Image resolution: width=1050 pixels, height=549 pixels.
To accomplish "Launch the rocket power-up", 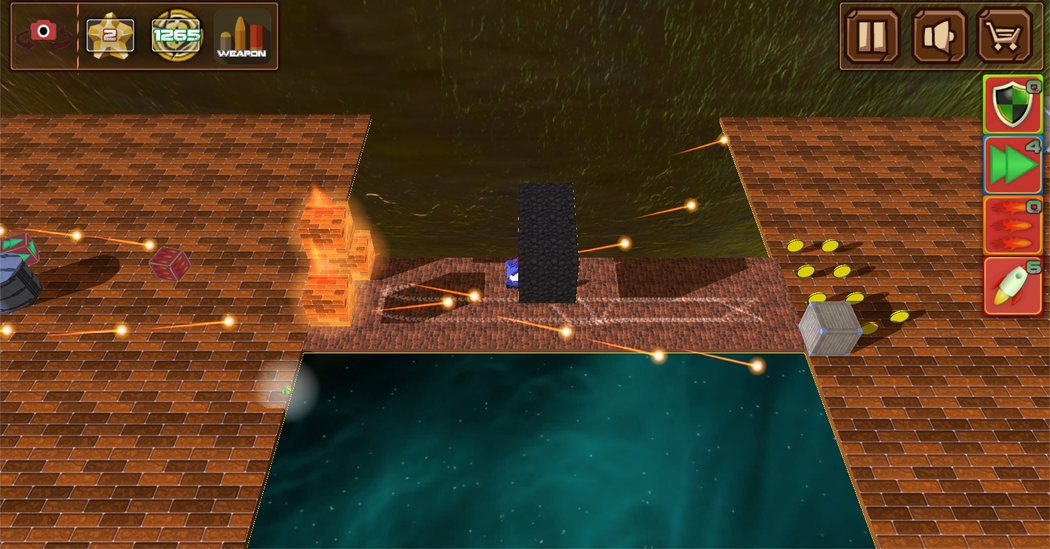I will point(1012,286).
